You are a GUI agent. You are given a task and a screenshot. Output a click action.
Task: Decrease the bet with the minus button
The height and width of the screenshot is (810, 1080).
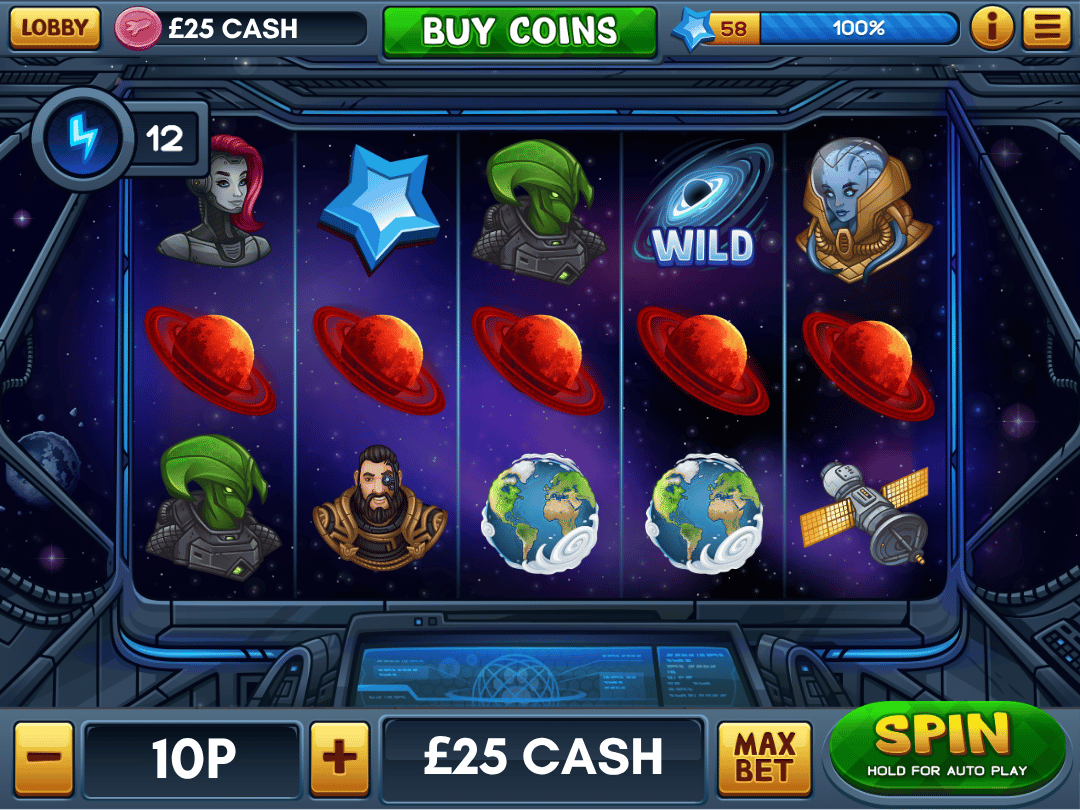(x=43, y=757)
